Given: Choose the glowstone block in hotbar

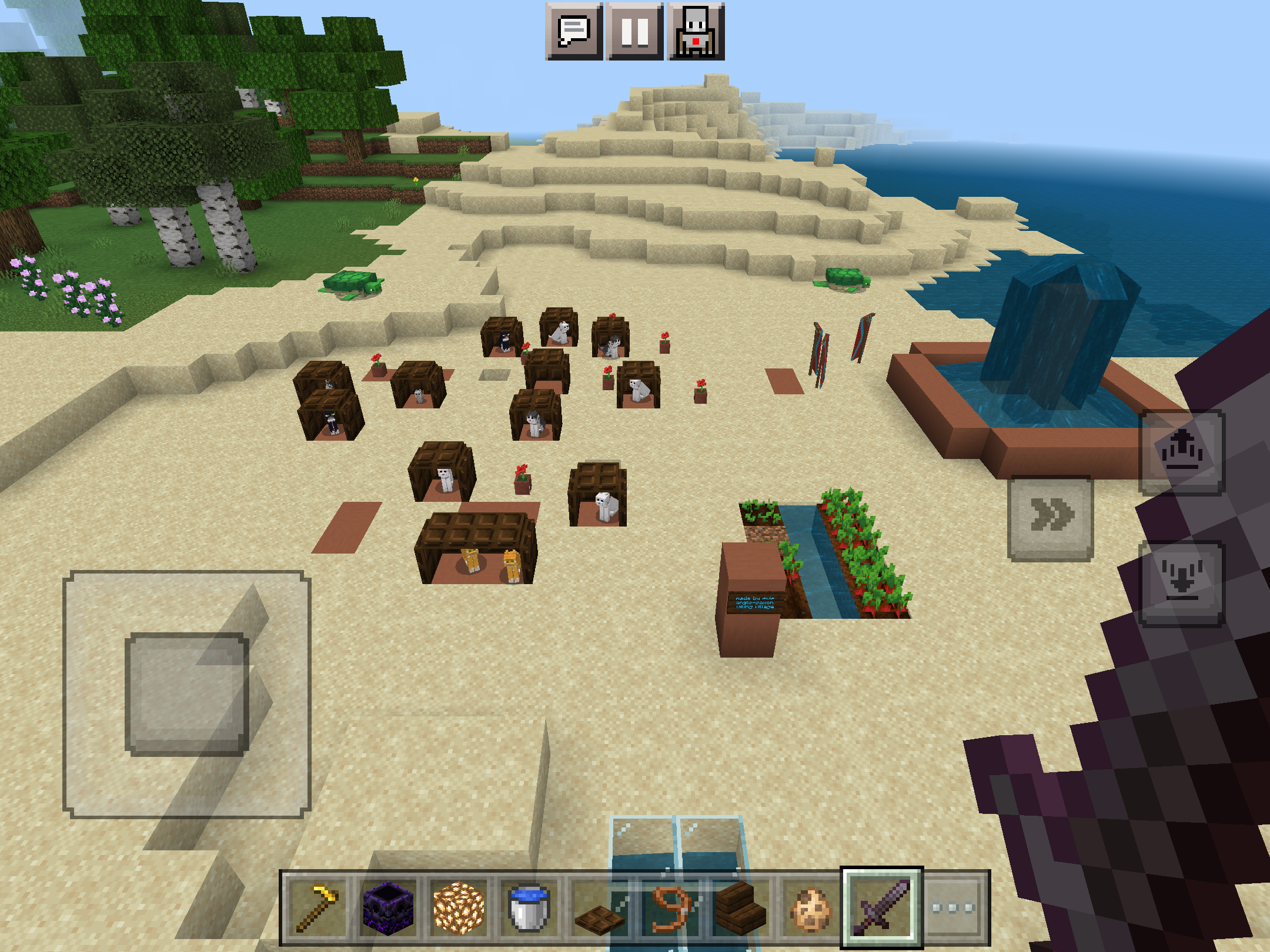Looking at the screenshot, I should [x=459, y=908].
